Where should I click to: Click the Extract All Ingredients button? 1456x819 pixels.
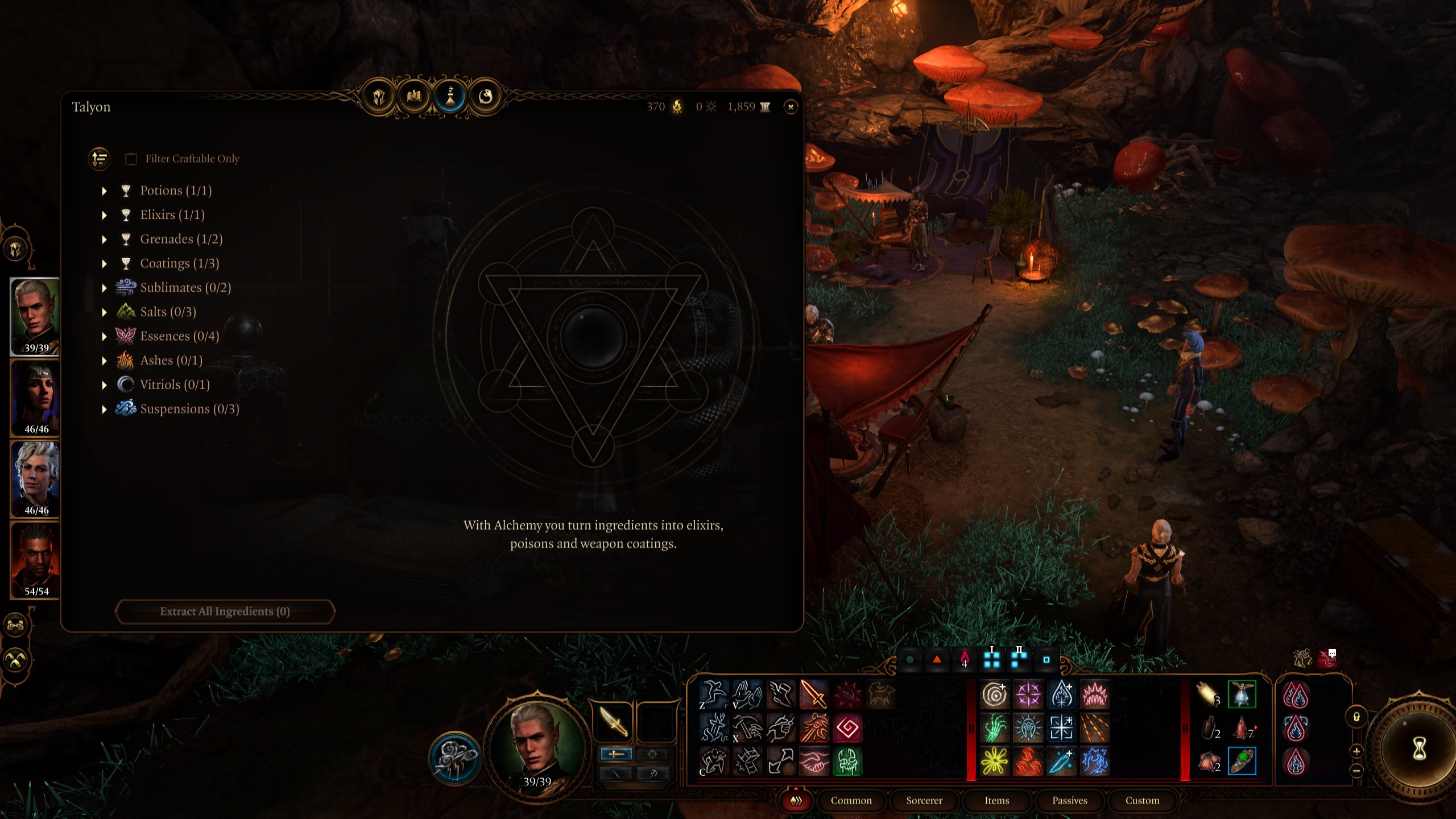click(225, 612)
